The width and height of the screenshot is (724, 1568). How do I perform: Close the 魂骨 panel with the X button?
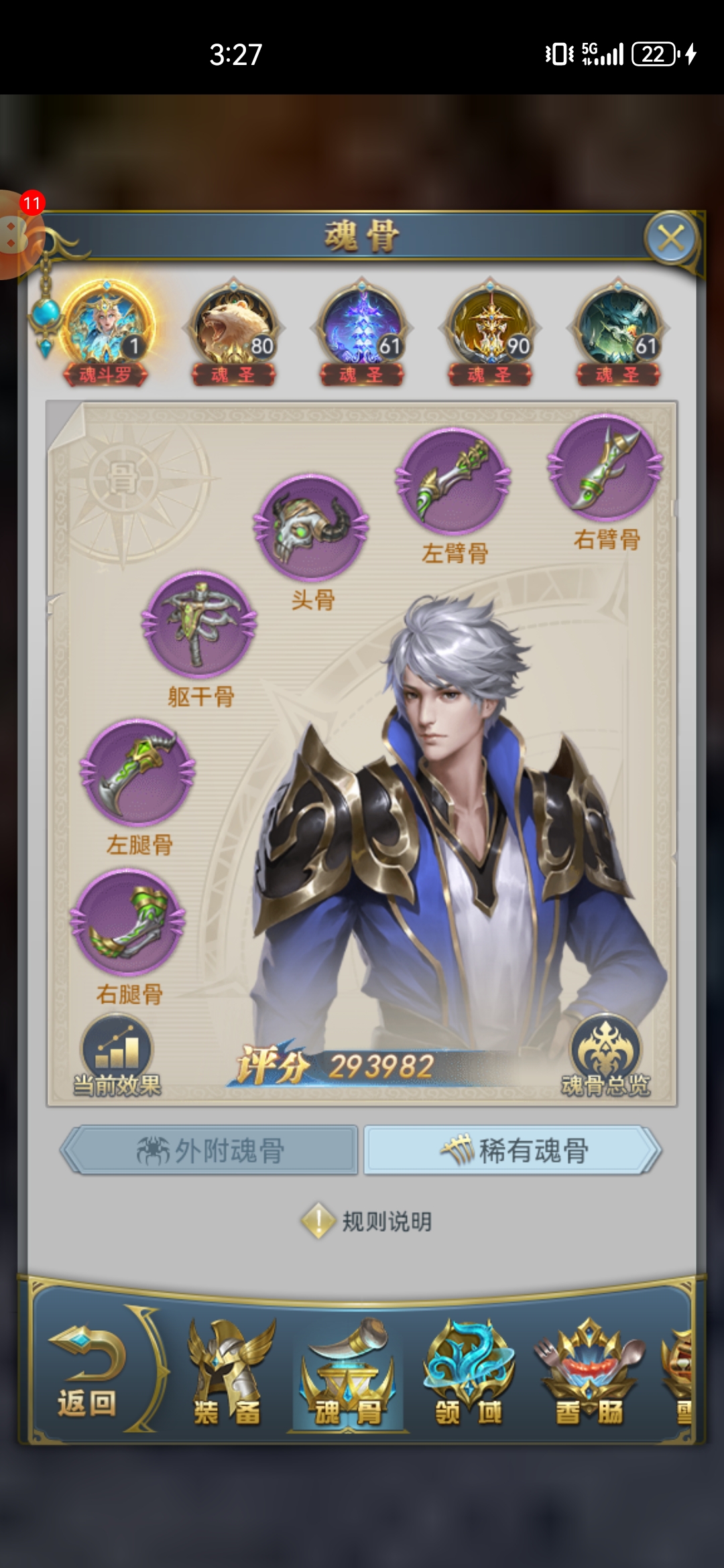tap(671, 238)
